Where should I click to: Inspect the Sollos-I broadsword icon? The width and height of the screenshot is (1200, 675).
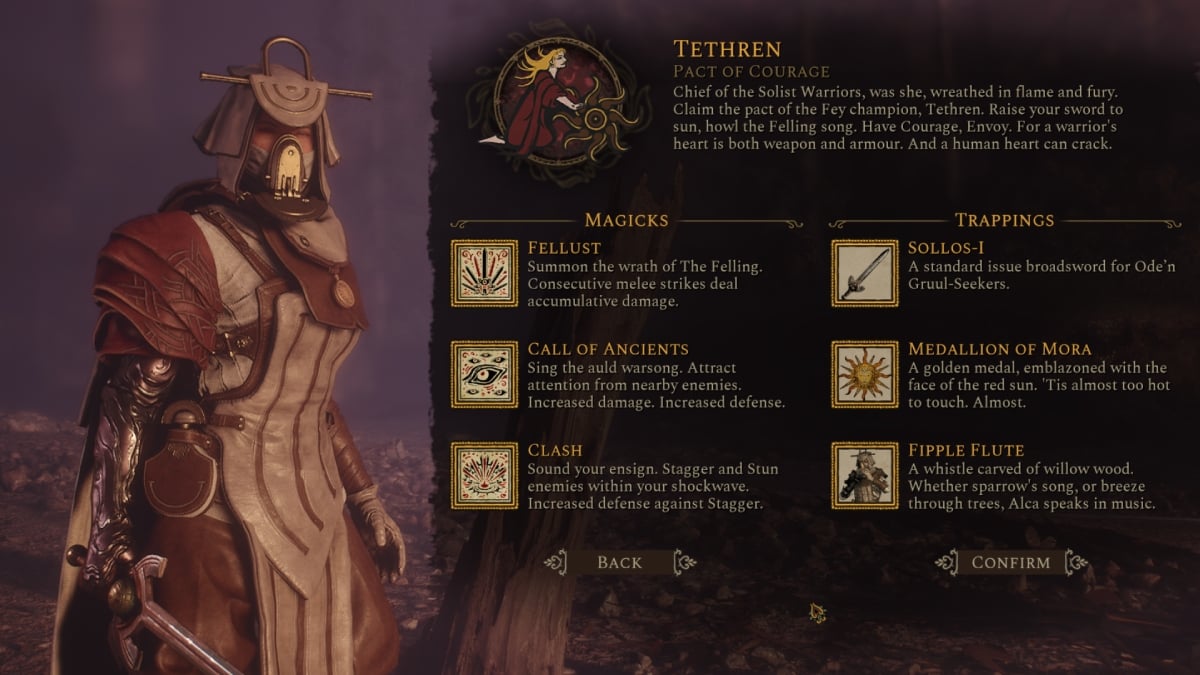pos(865,273)
